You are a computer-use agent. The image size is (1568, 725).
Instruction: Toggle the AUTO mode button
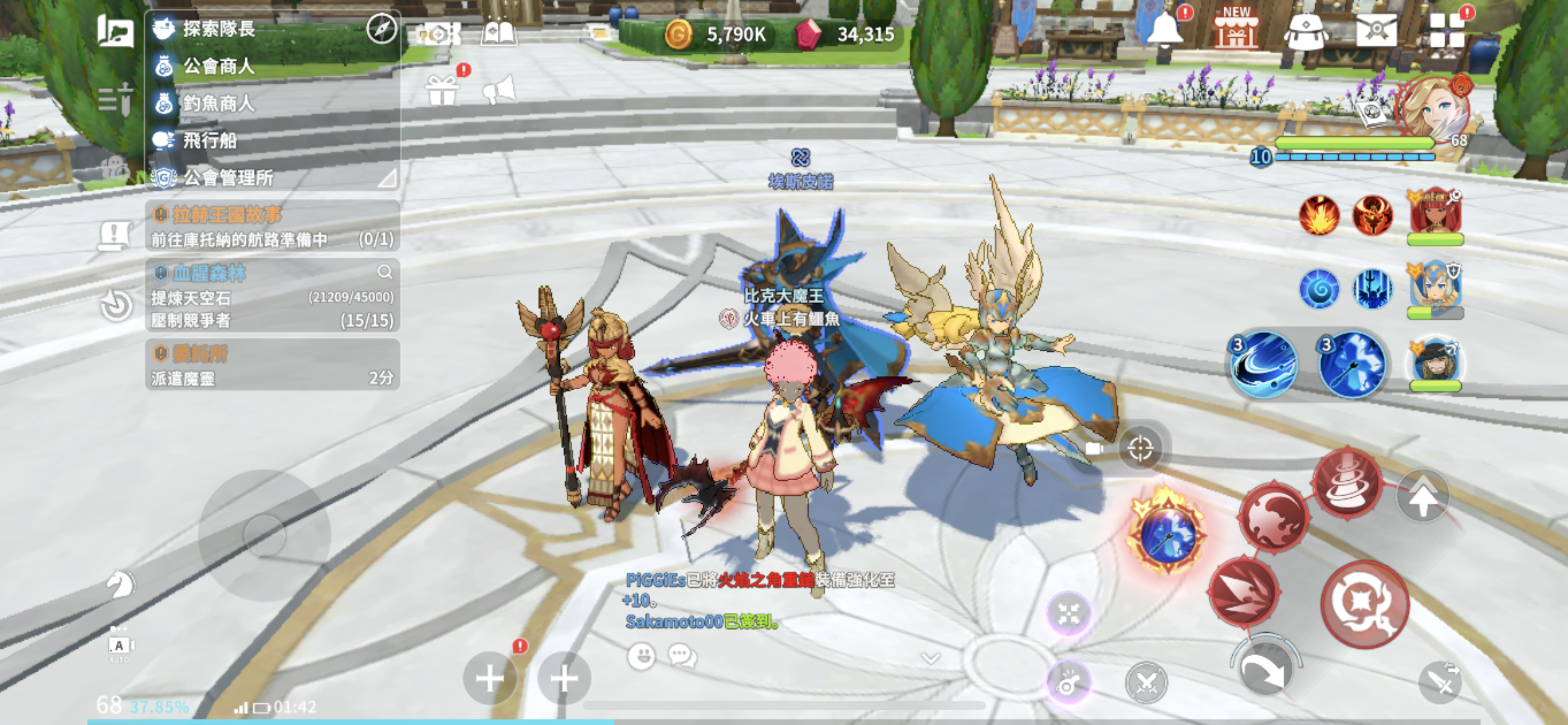point(119,646)
